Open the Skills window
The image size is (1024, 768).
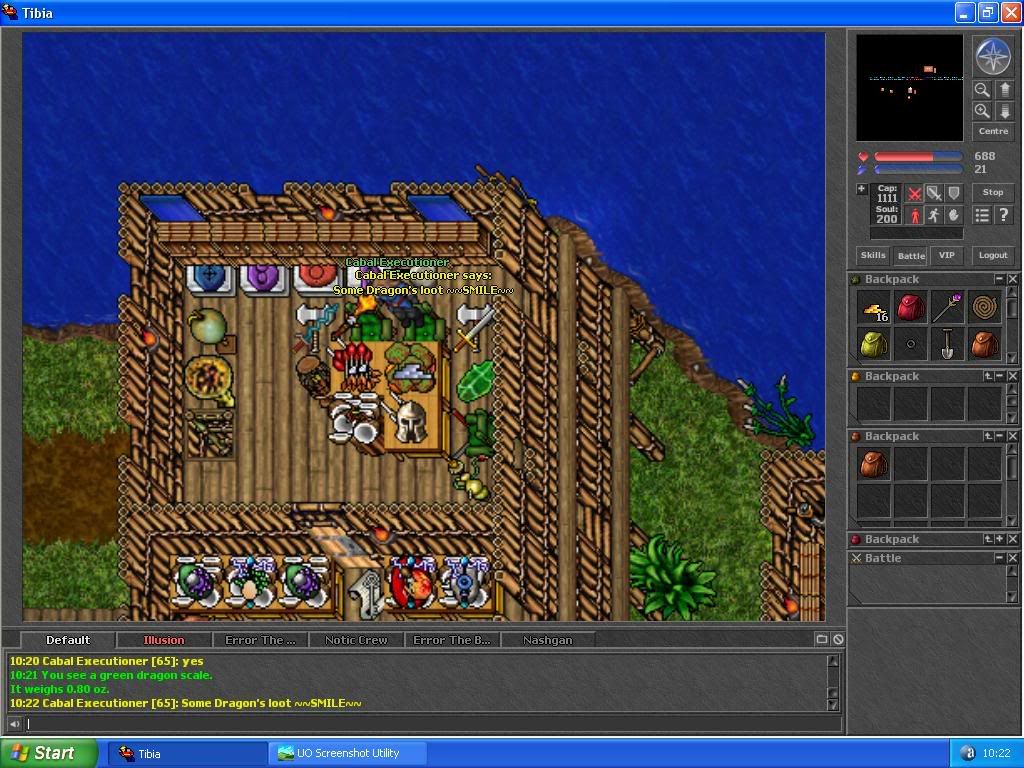(873, 255)
